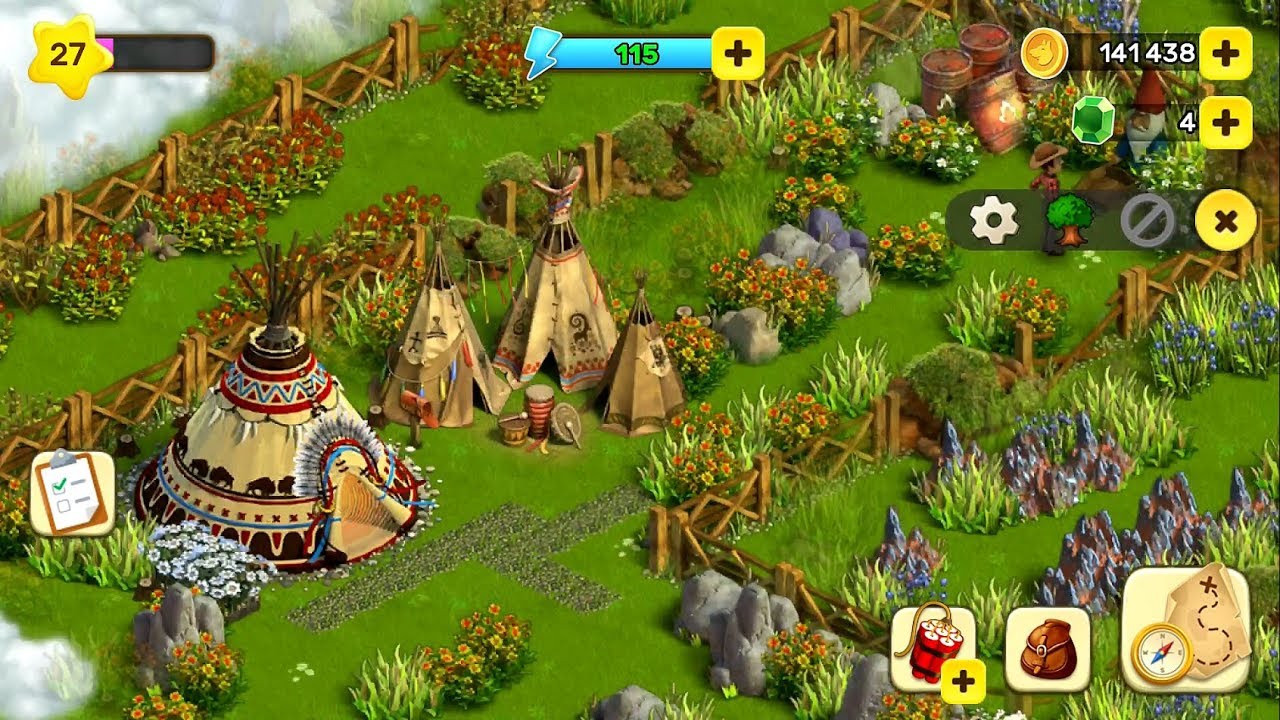Select the green tree icon
The image size is (1280, 720).
click(x=1069, y=221)
